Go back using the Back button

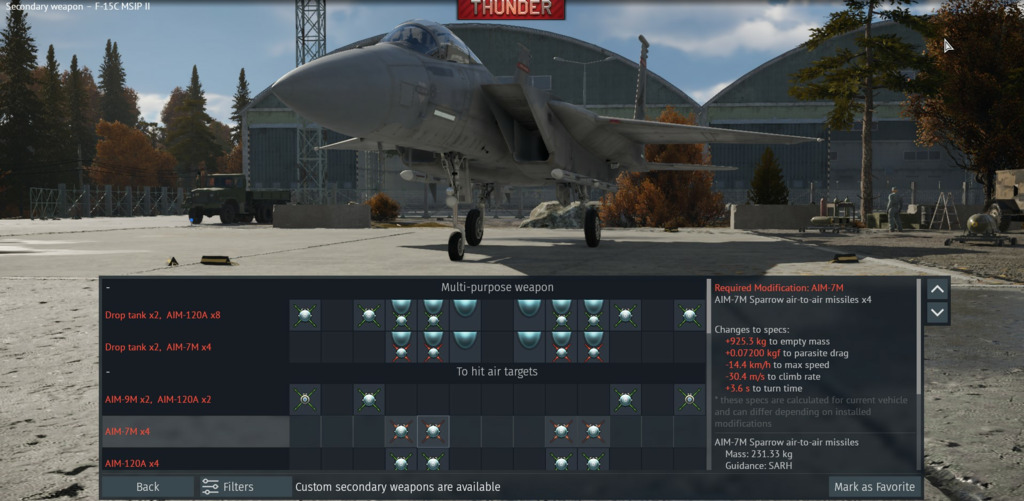tap(147, 487)
